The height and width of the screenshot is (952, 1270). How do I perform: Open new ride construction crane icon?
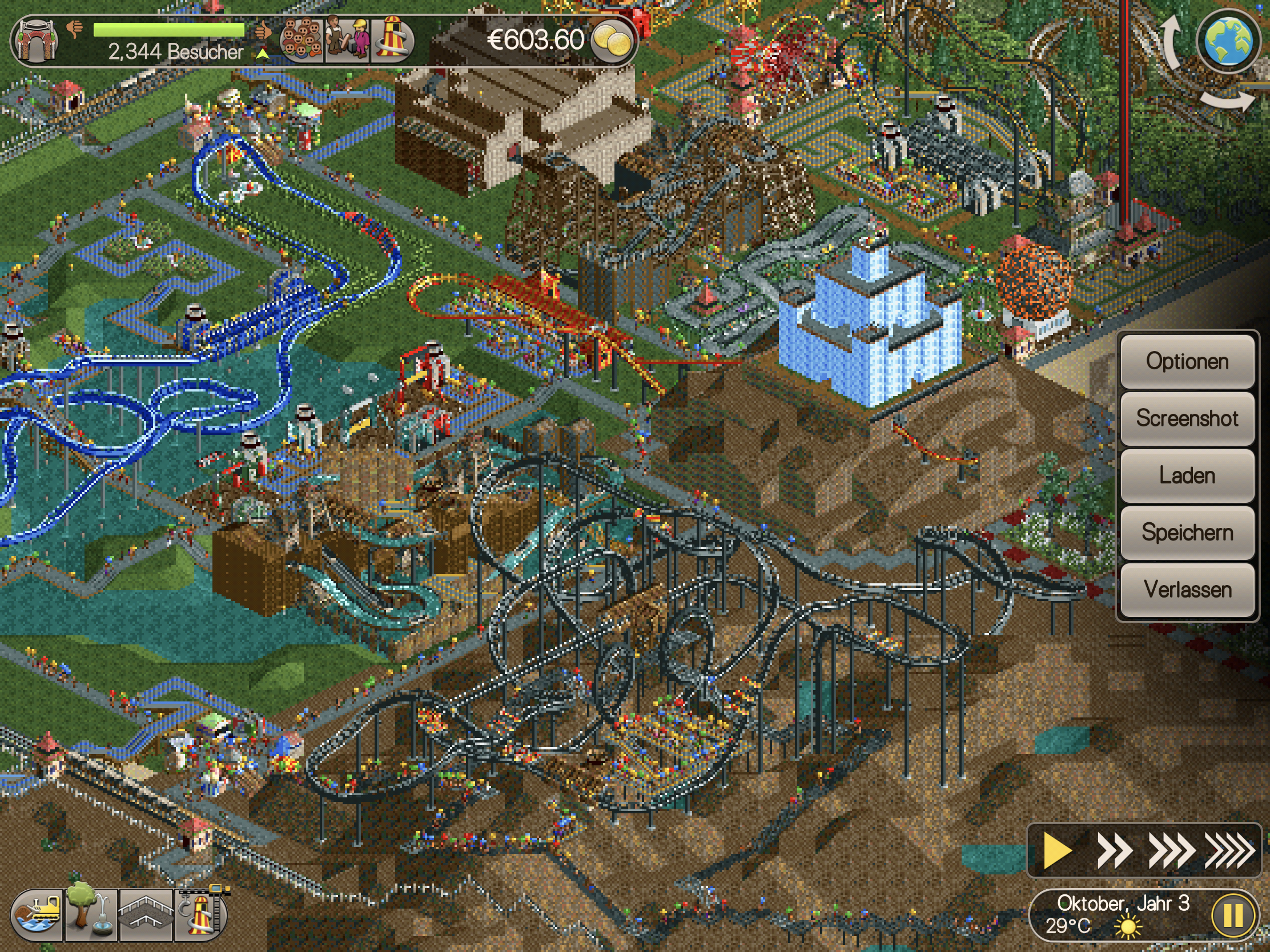pyautogui.click(x=201, y=914)
